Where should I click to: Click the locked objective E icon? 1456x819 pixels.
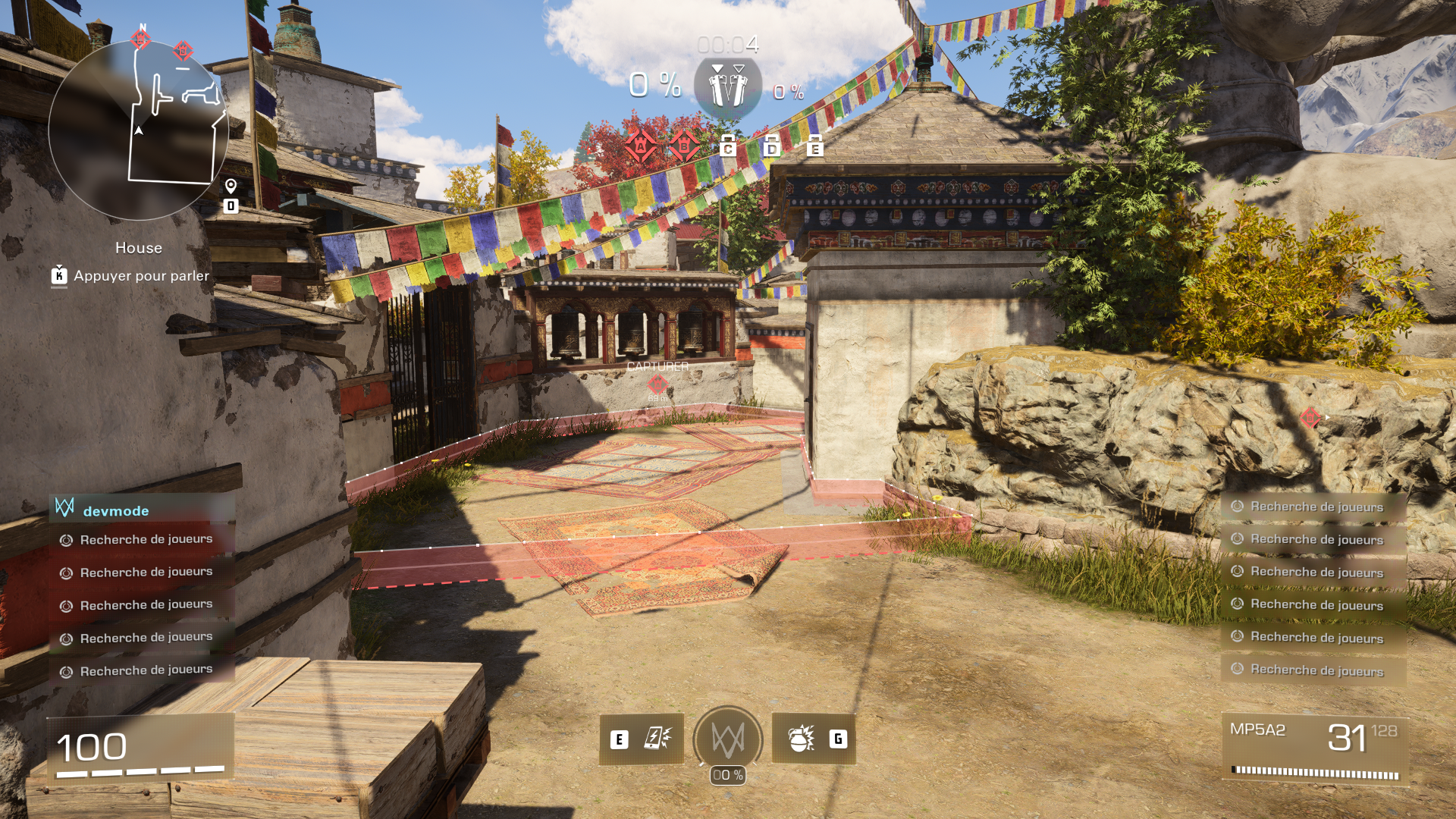click(814, 146)
